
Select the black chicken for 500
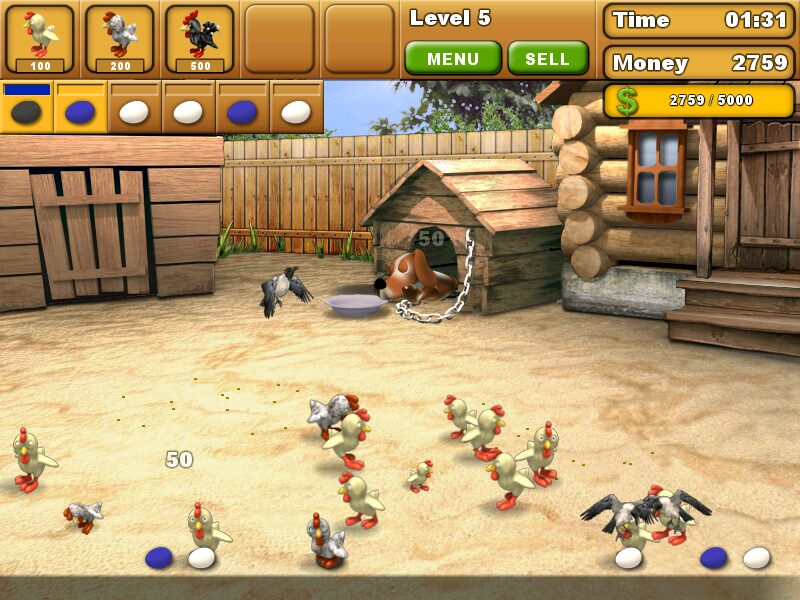tap(200, 40)
